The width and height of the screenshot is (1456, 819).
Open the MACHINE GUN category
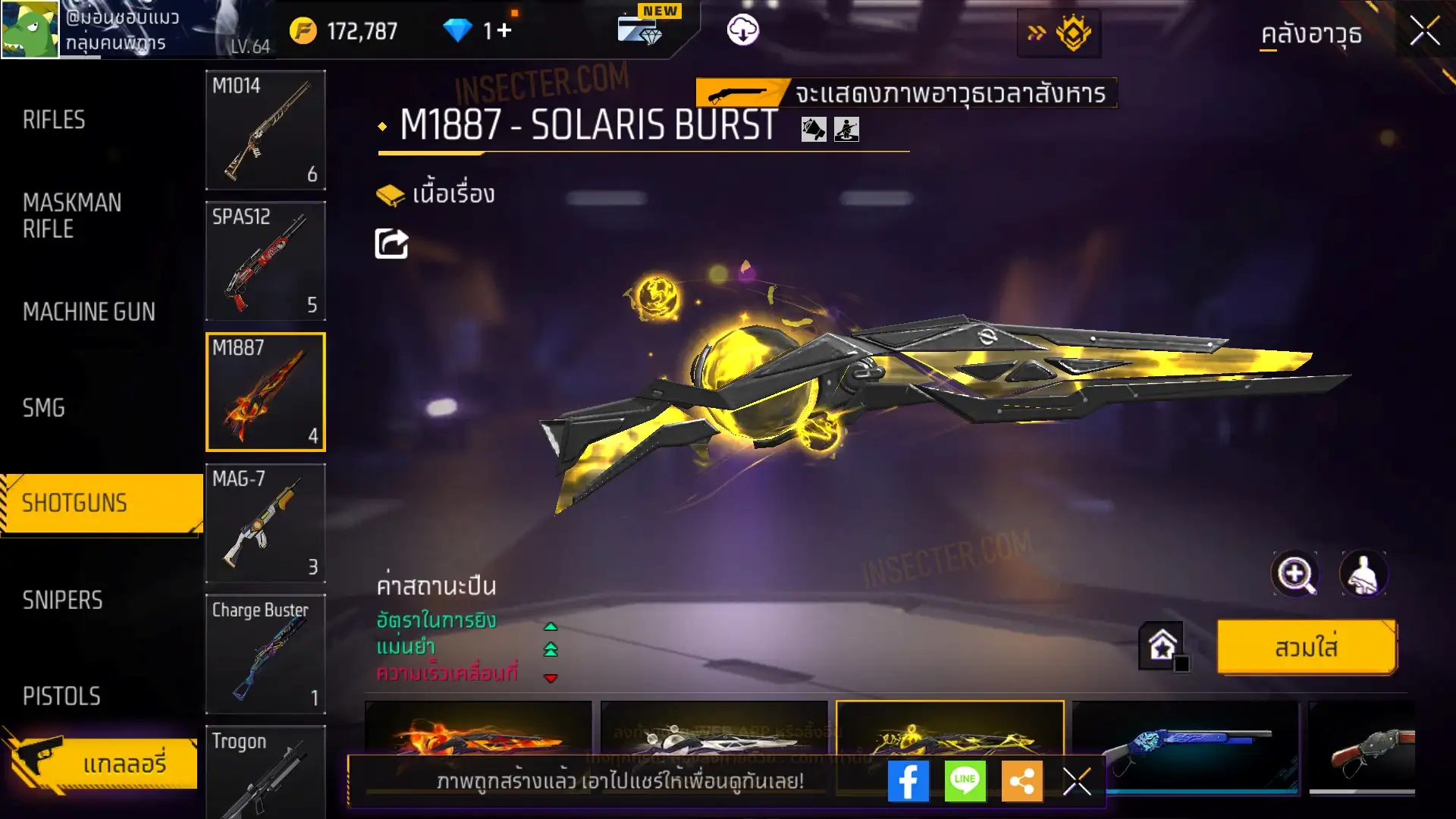point(89,312)
